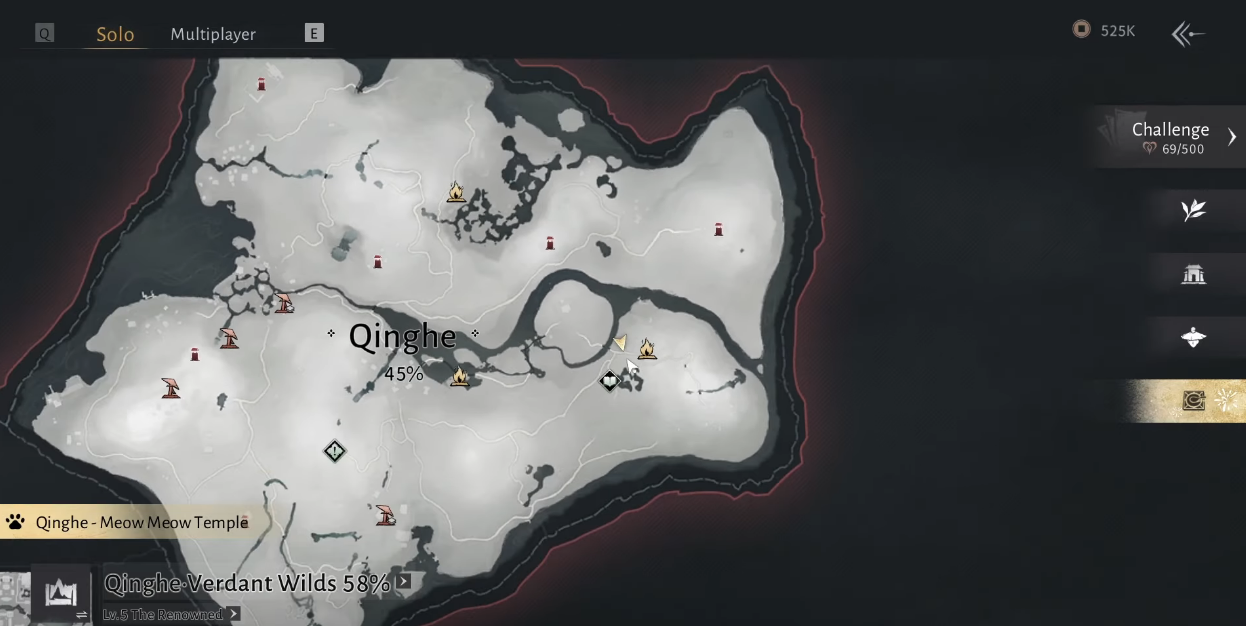Open the Qinghe - Meow Meow Temple tracker
This screenshot has height=626, width=1246.
point(128,522)
